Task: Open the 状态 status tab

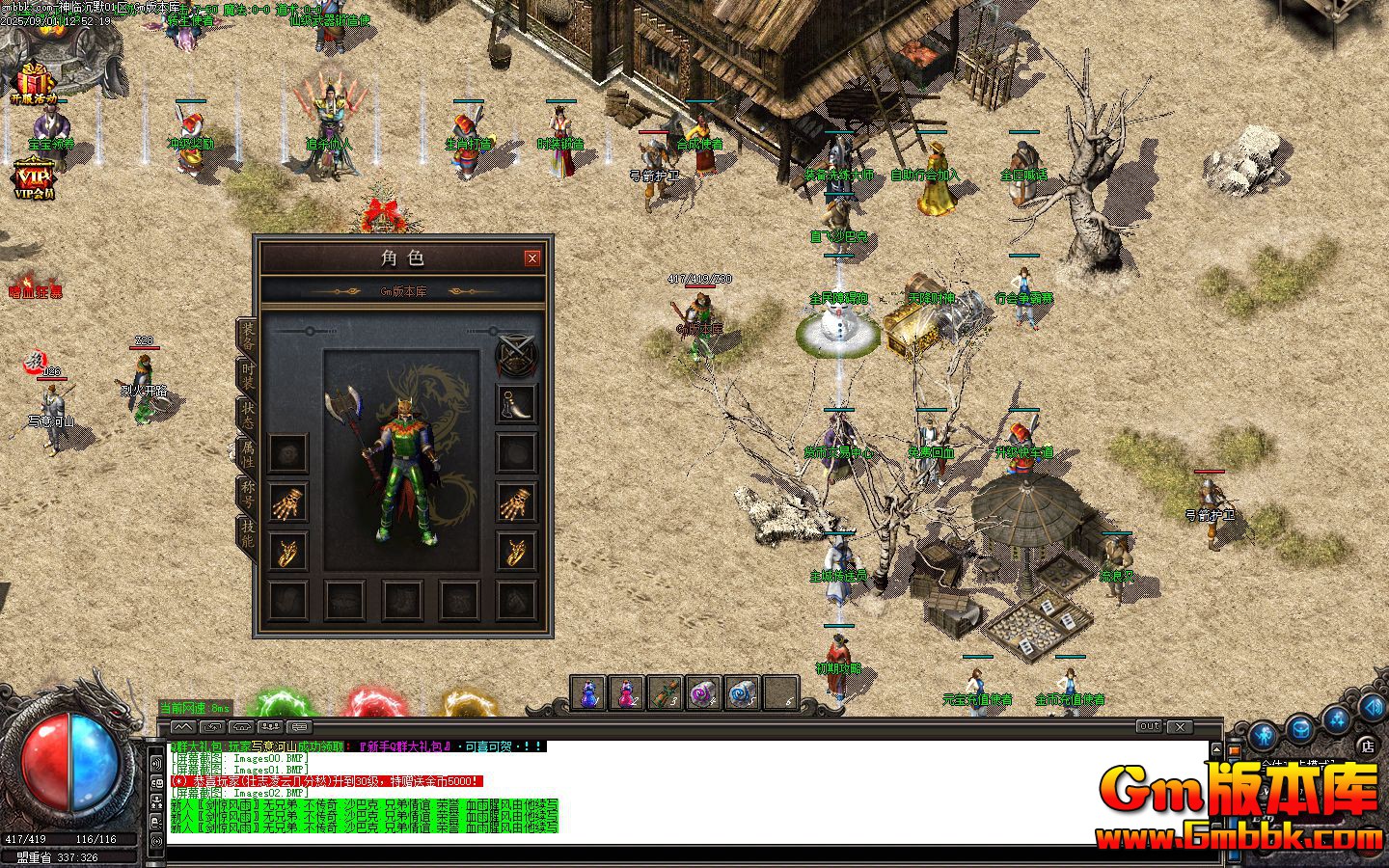Action: 248,414
